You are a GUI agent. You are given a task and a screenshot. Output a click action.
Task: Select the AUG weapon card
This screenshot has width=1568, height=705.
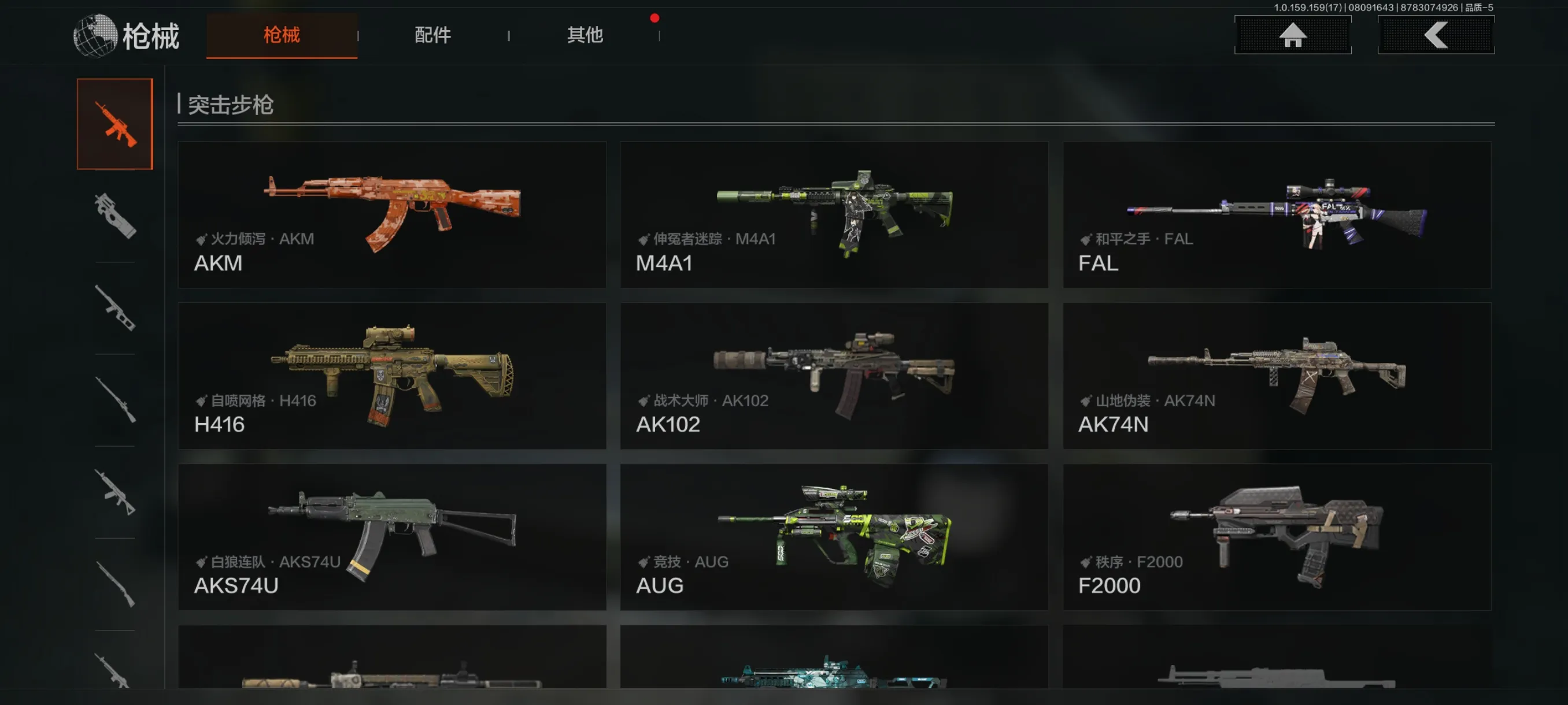[x=834, y=537]
